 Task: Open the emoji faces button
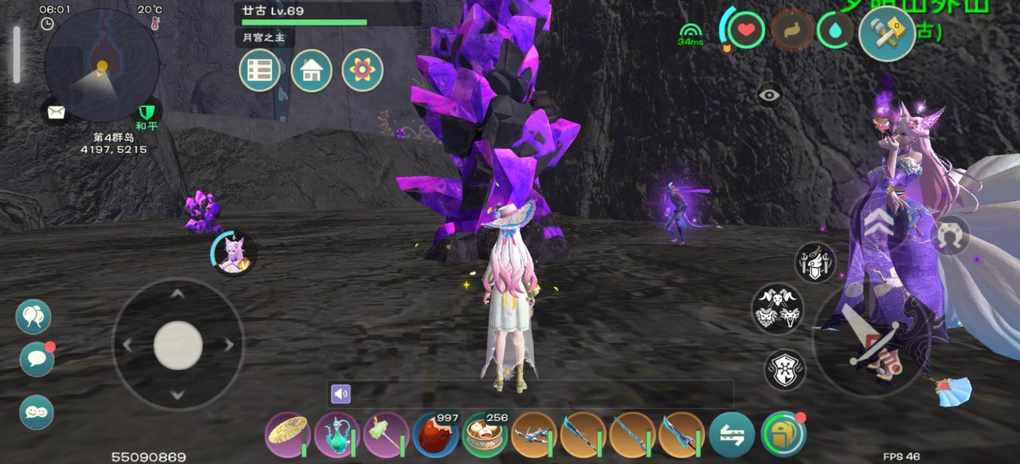click(x=37, y=412)
